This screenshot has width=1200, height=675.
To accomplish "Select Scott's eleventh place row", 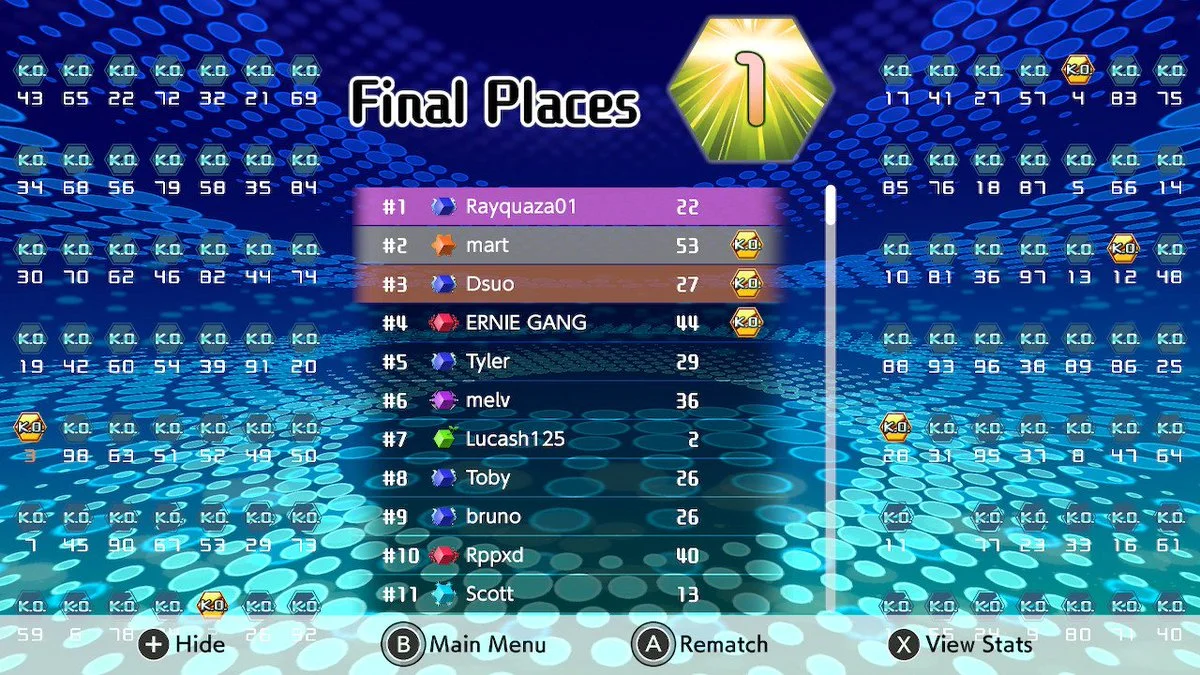I will coord(567,593).
